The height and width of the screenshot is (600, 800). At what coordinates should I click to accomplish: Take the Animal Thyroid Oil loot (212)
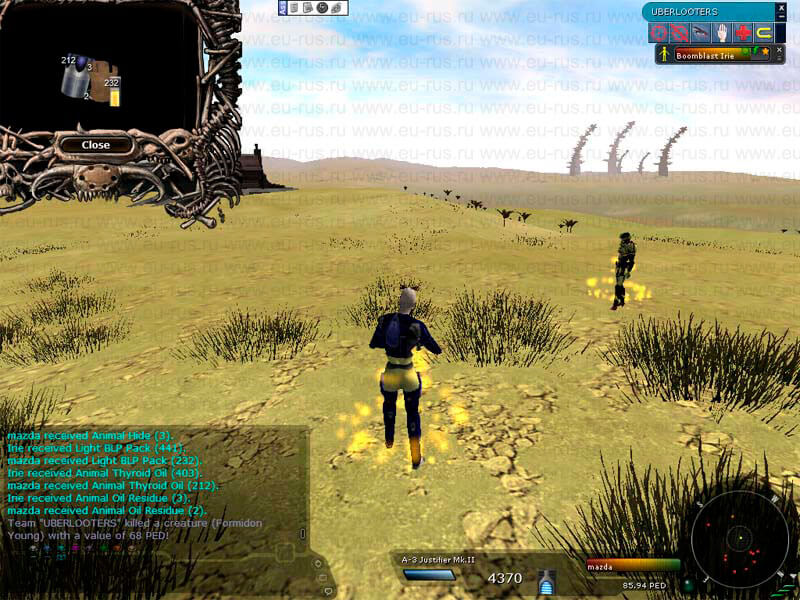(74, 81)
